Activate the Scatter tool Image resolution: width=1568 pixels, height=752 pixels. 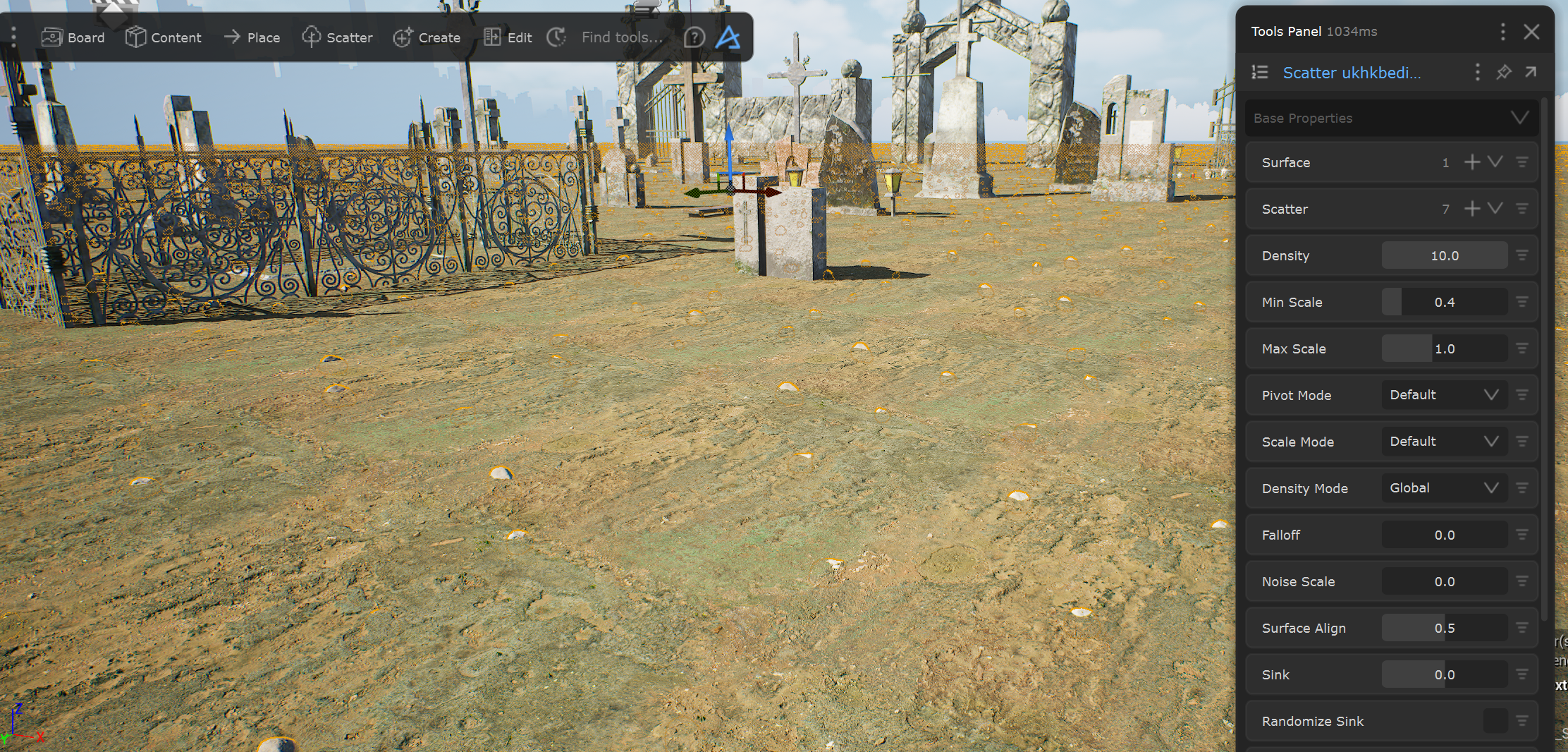[337, 37]
